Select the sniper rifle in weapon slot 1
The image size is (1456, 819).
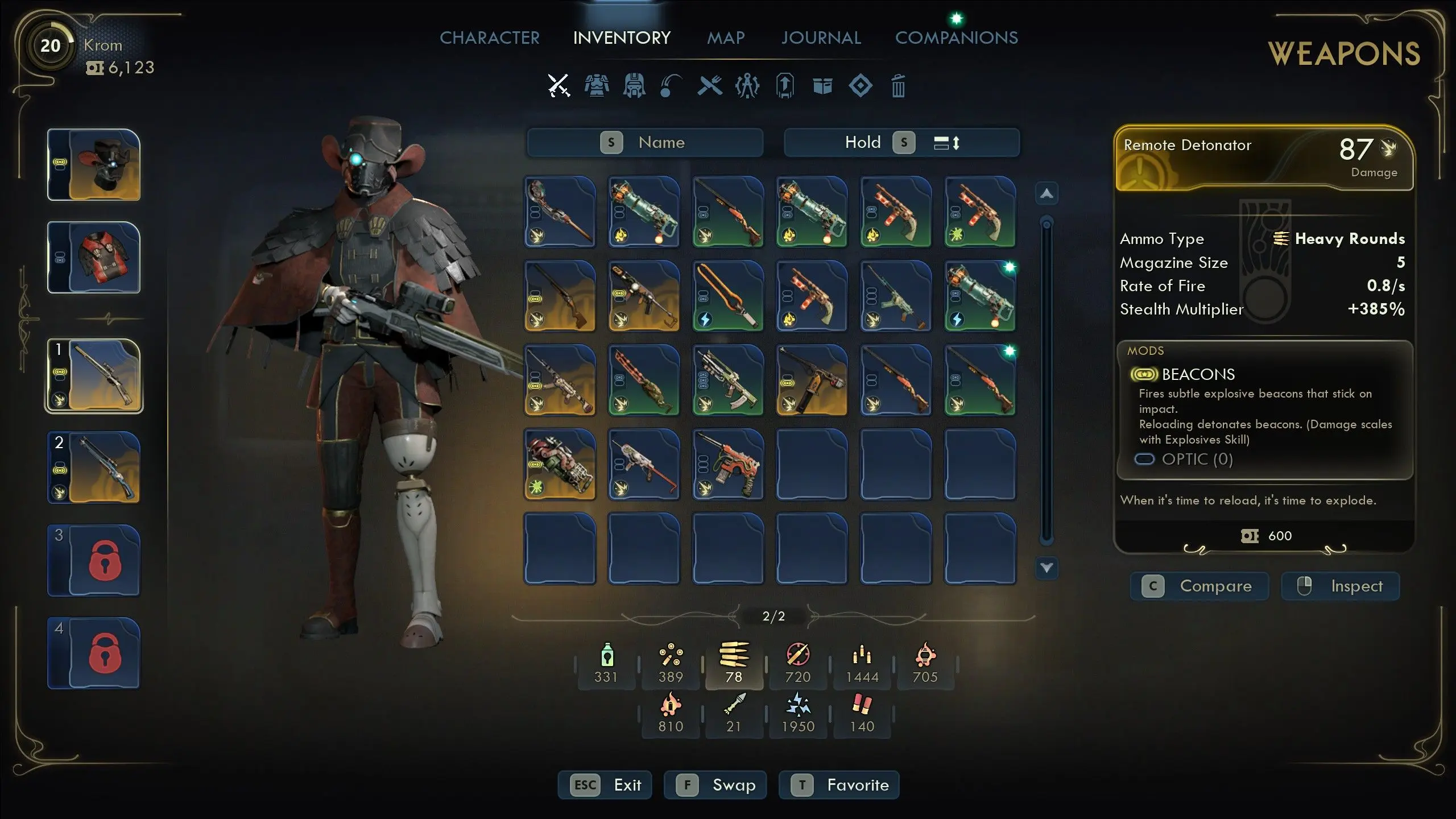point(93,375)
